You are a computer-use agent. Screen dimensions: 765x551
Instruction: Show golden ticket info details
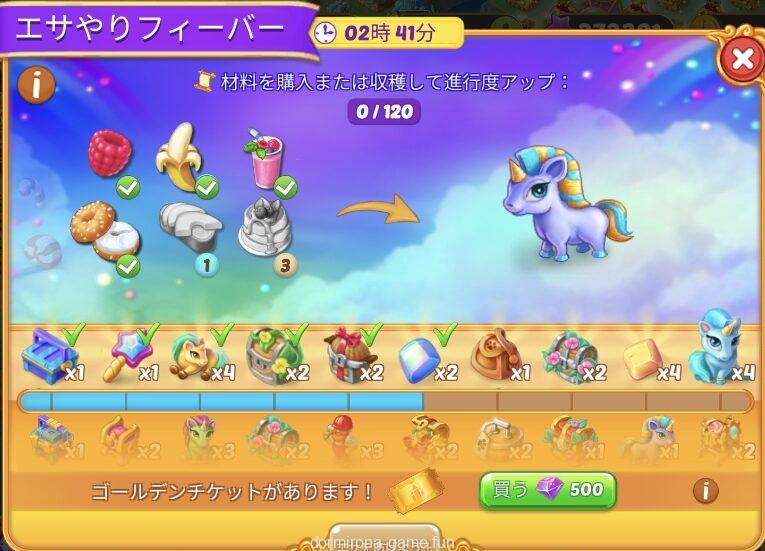705,490
